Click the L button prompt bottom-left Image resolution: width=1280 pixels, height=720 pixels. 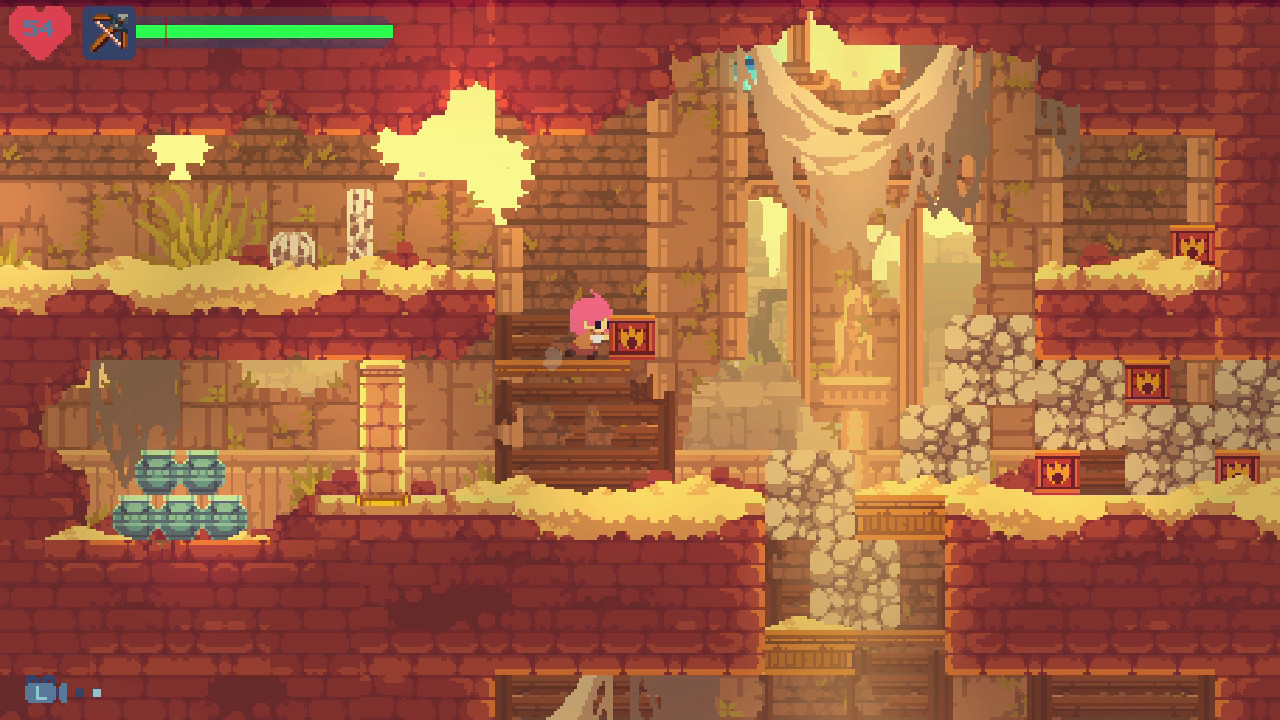40,691
